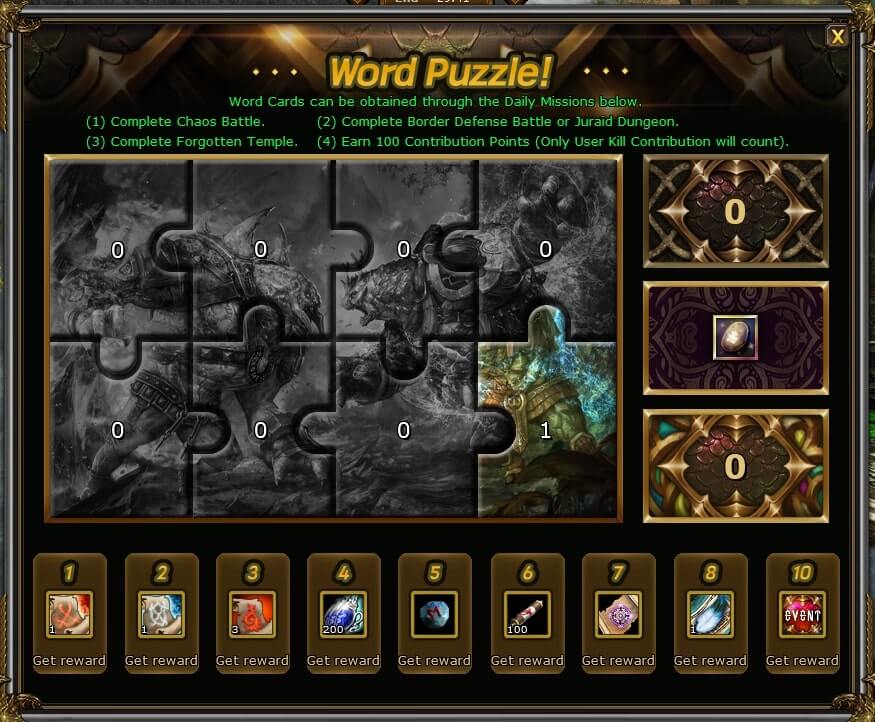Select the scroll reward icon marked 100
Screen dimensions: 875x722
pos(527,615)
